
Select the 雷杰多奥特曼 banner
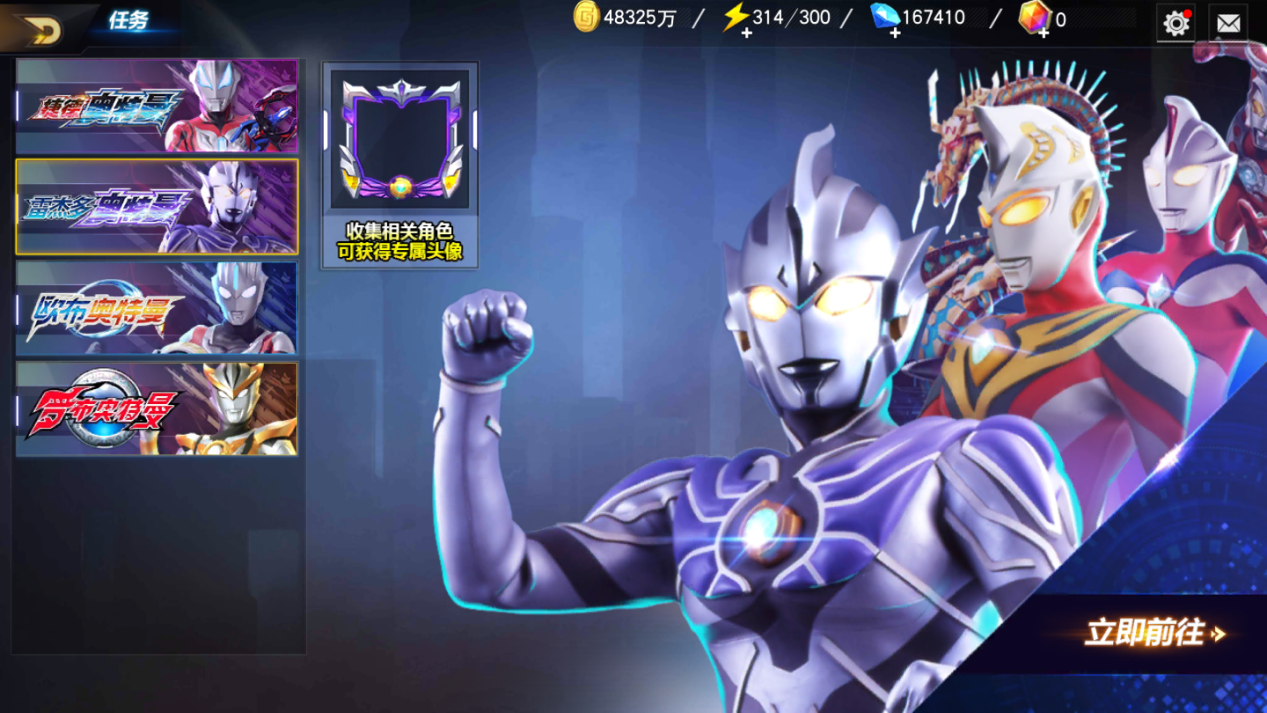157,206
